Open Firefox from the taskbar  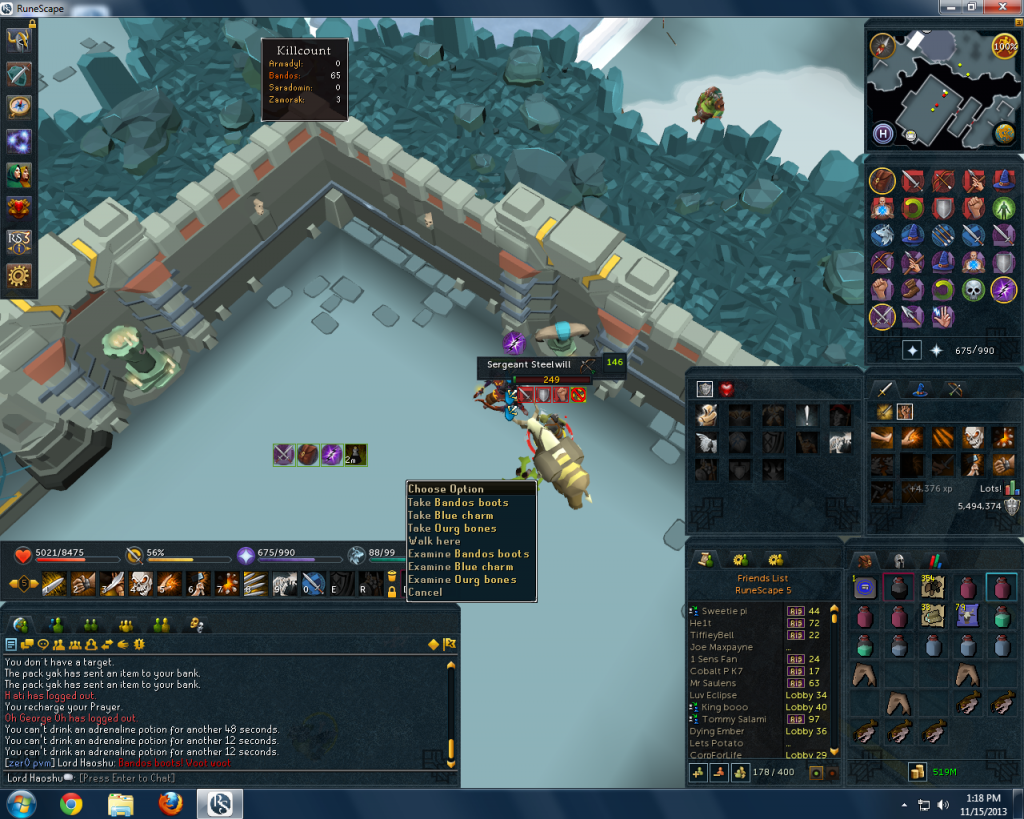click(169, 803)
